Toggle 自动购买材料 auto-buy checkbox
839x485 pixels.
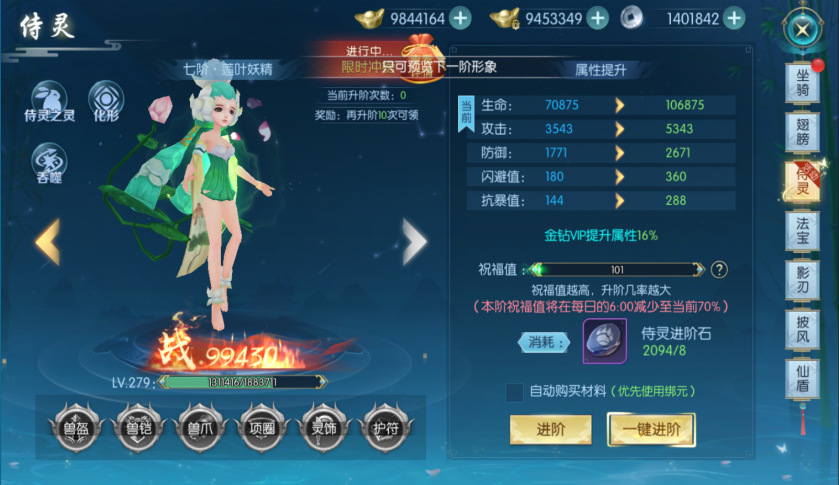(x=514, y=391)
